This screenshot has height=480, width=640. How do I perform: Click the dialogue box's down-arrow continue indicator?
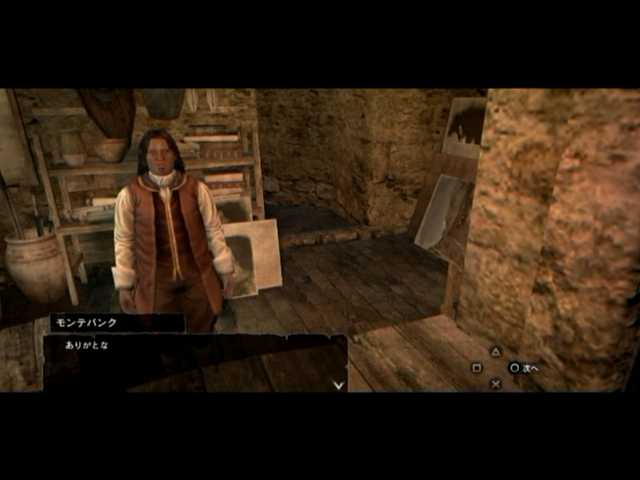338,384
